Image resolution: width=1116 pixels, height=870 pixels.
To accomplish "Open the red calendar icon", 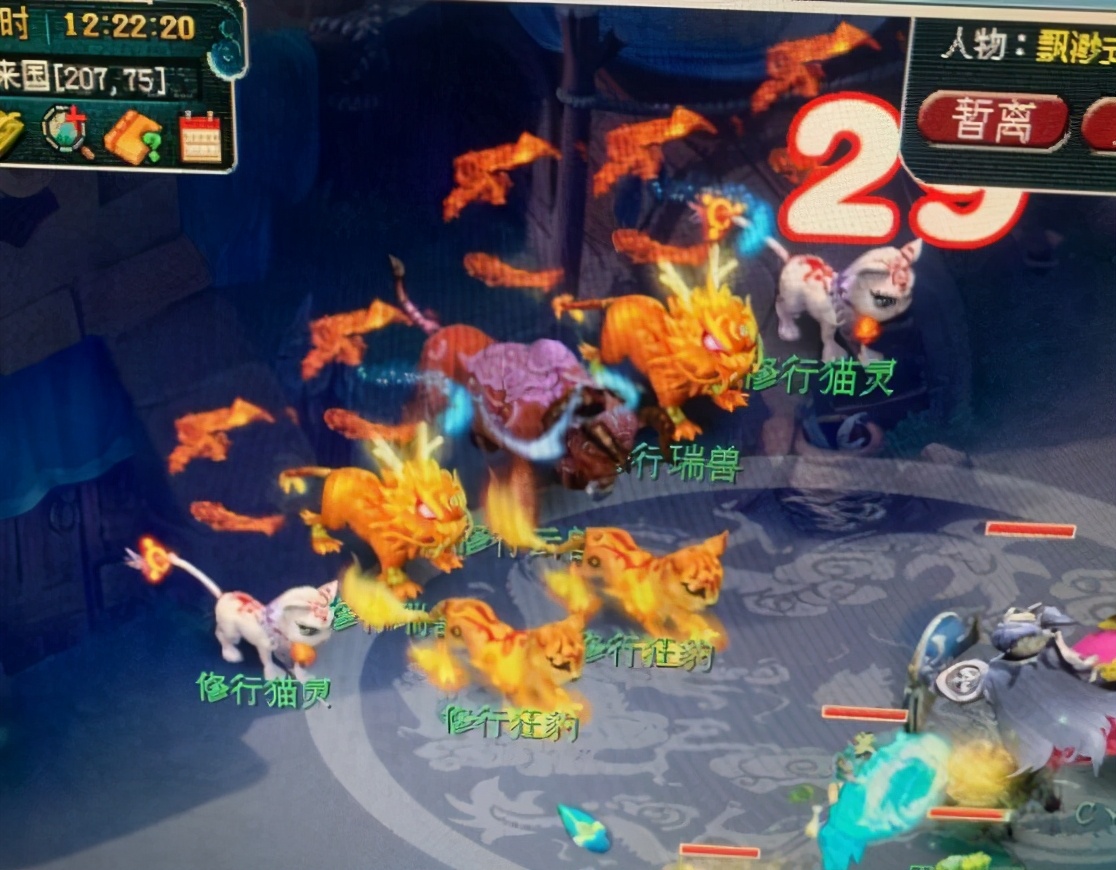I will tap(200, 137).
